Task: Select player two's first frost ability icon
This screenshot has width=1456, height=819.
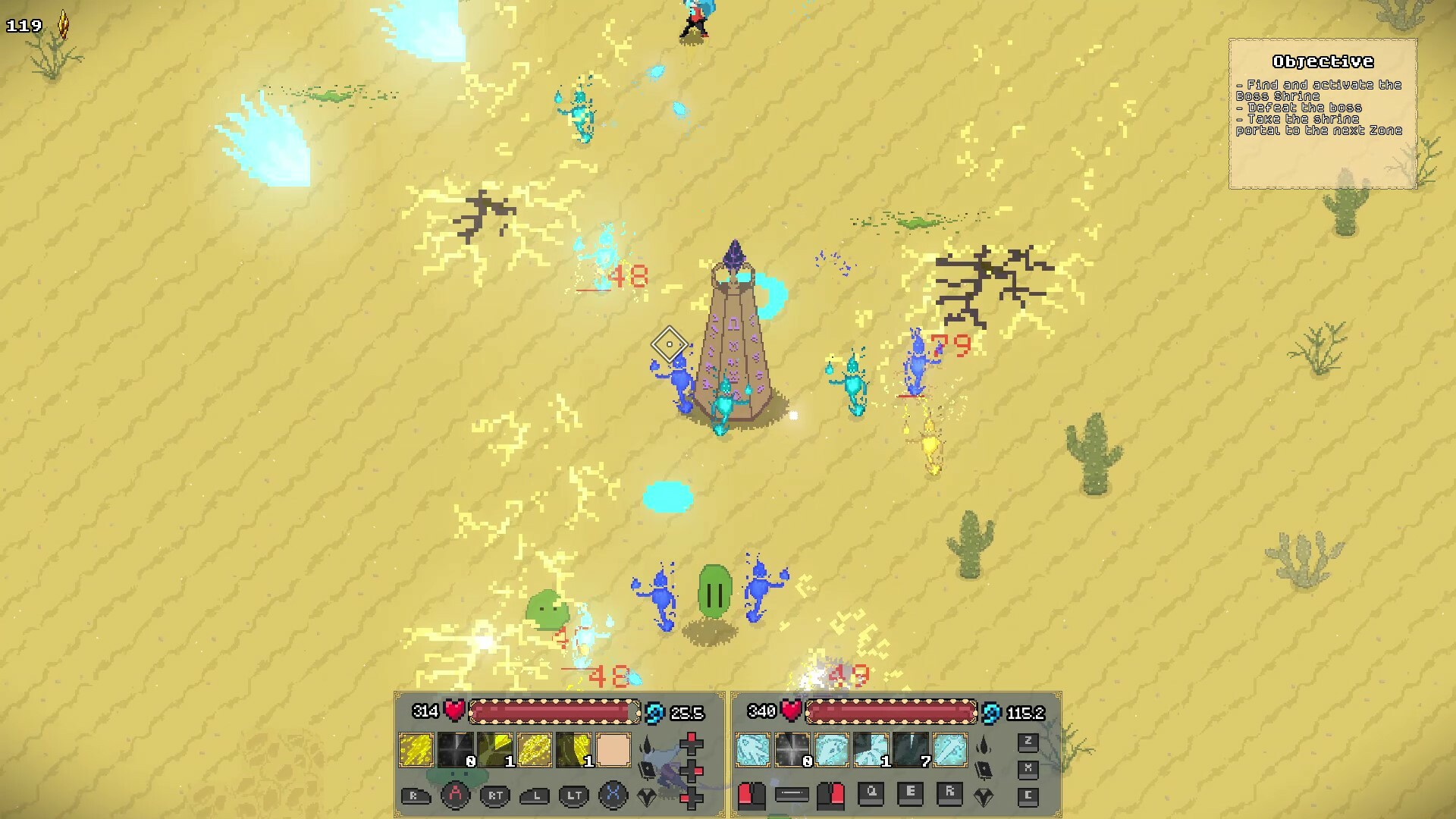Action: point(752,748)
